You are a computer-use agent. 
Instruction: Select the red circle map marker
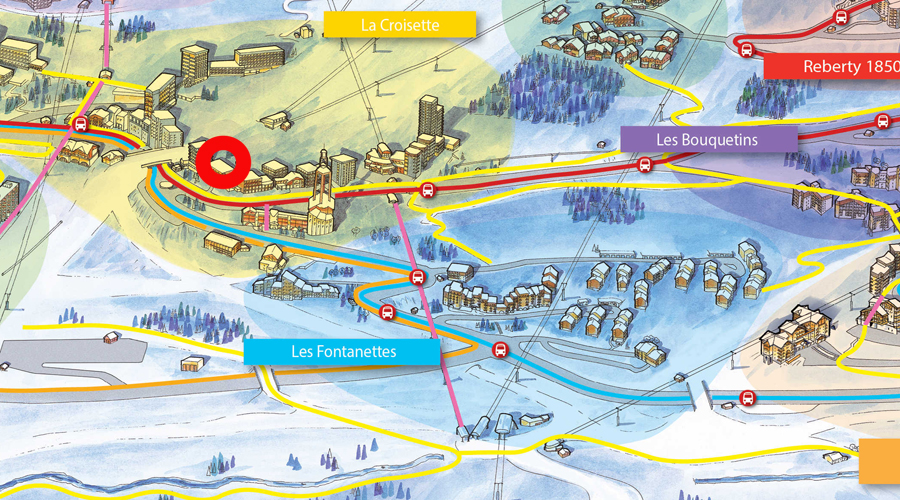(x=222, y=162)
